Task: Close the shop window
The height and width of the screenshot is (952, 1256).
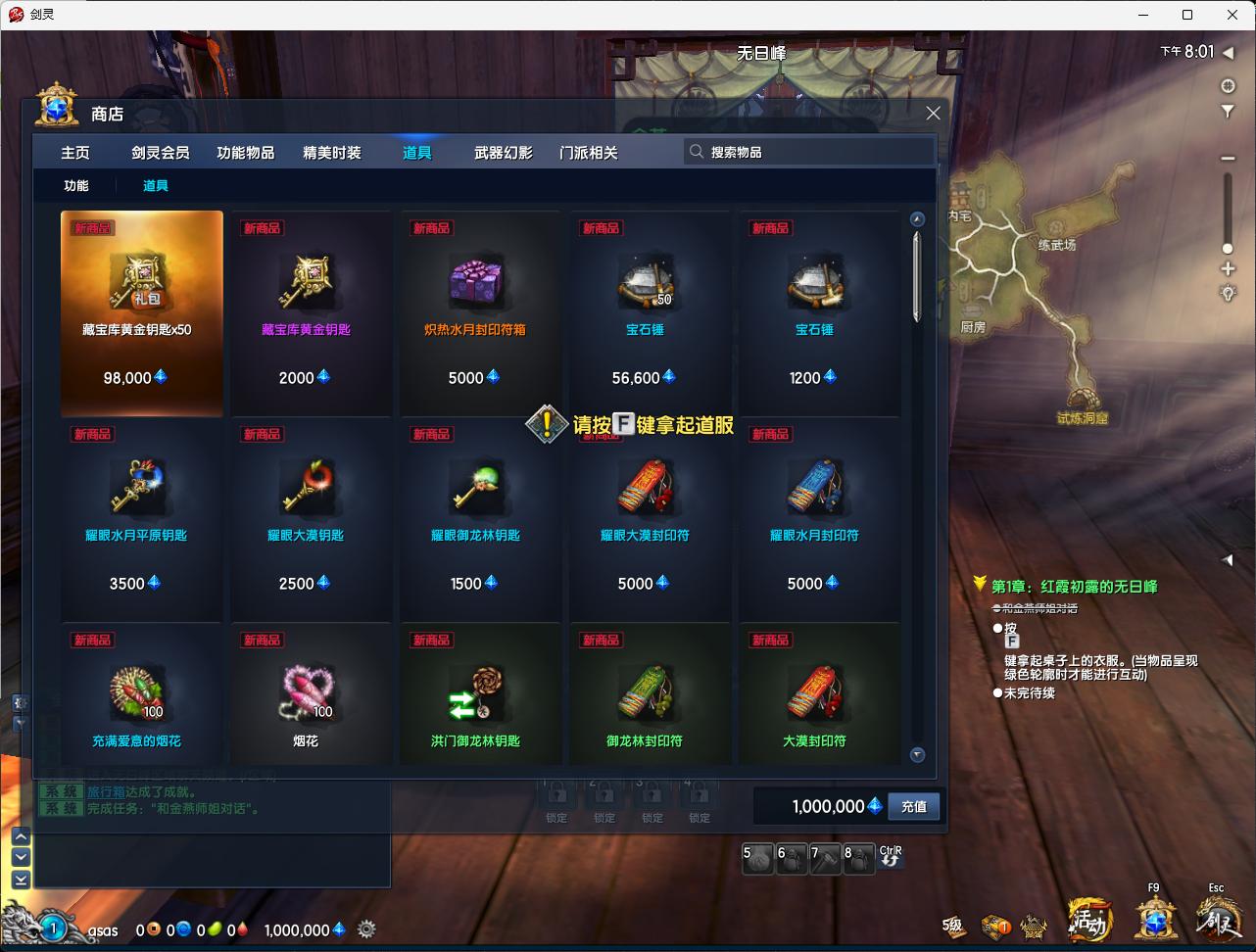Action: (x=933, y=114)
